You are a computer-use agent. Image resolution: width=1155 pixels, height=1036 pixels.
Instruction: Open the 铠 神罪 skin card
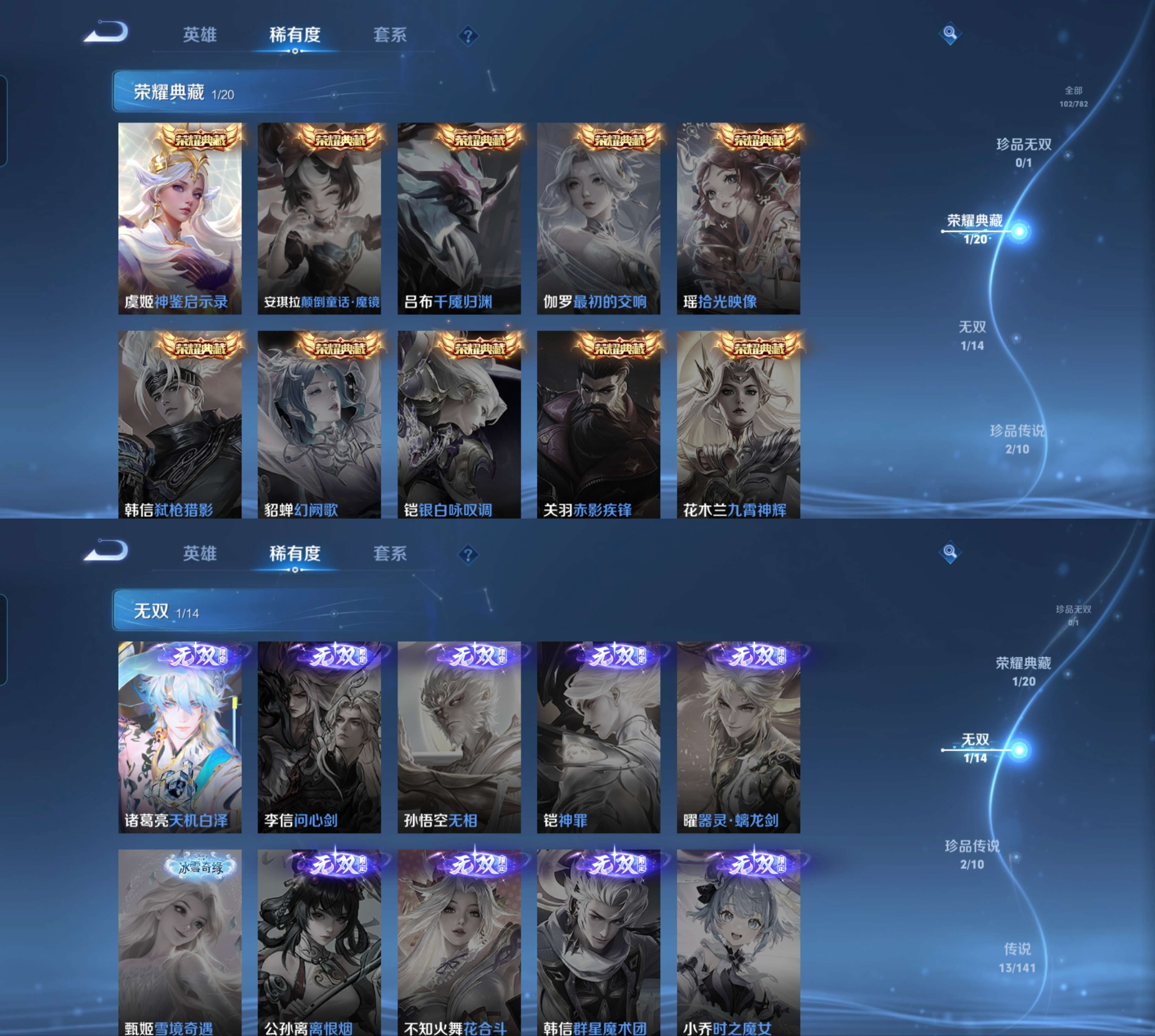(598, 737)
